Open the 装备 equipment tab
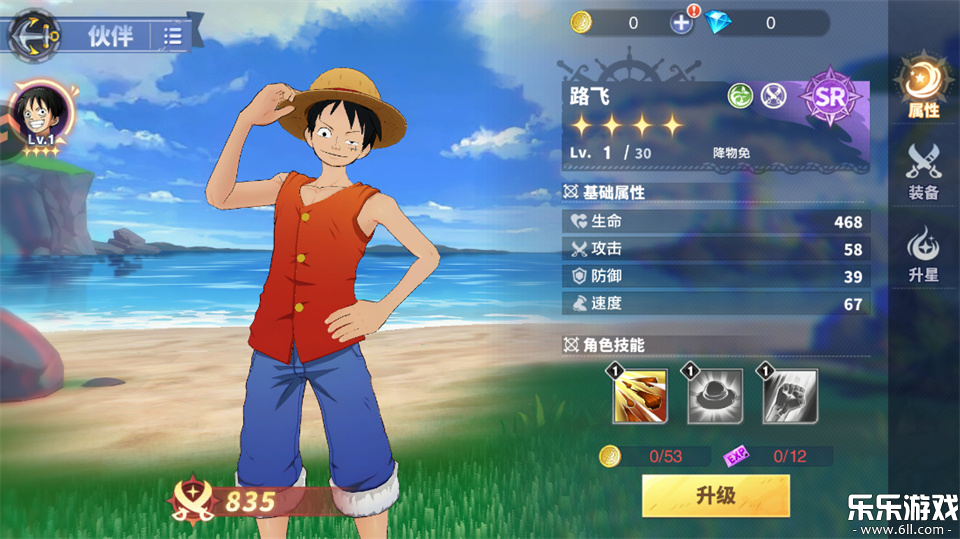This screenshot has height=539, width=960. [x=922, y=172]
